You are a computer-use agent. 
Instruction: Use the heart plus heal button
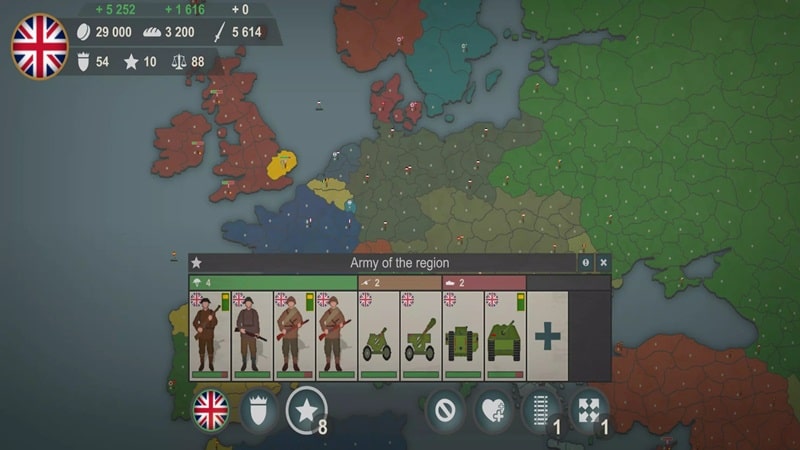tap(492, 409)
